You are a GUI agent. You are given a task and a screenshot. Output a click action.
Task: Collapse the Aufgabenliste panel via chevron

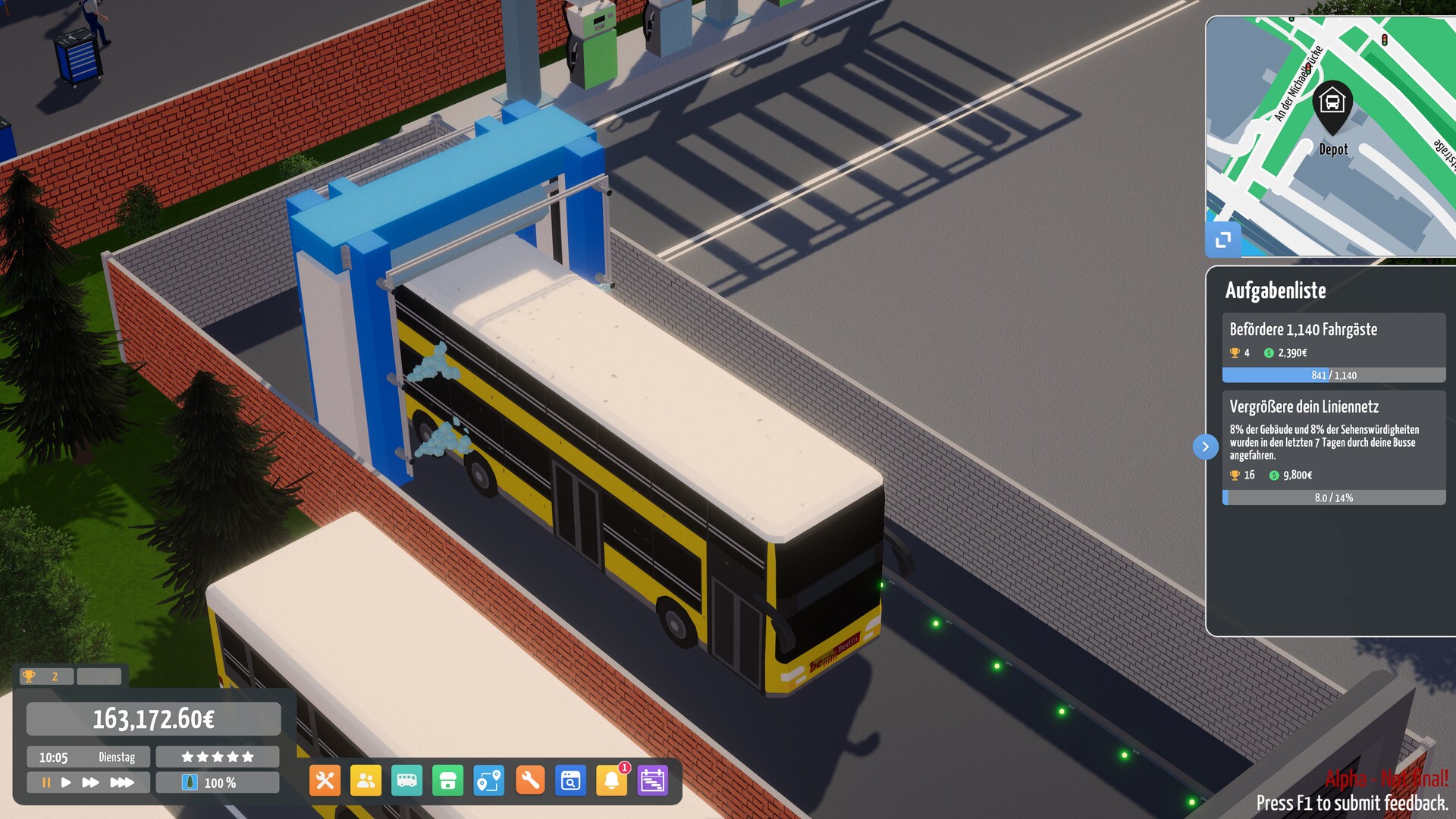pyautogui.click(x=1206, y=447)
